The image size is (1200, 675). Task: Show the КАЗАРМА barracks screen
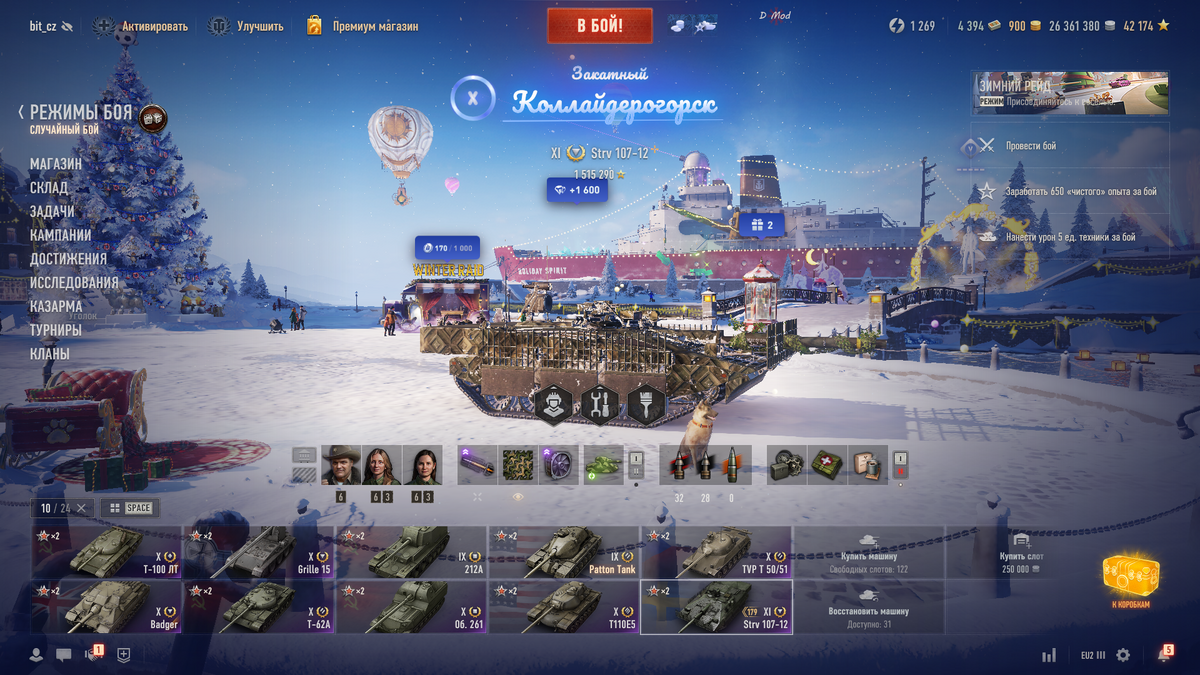[x=56, y=307]
